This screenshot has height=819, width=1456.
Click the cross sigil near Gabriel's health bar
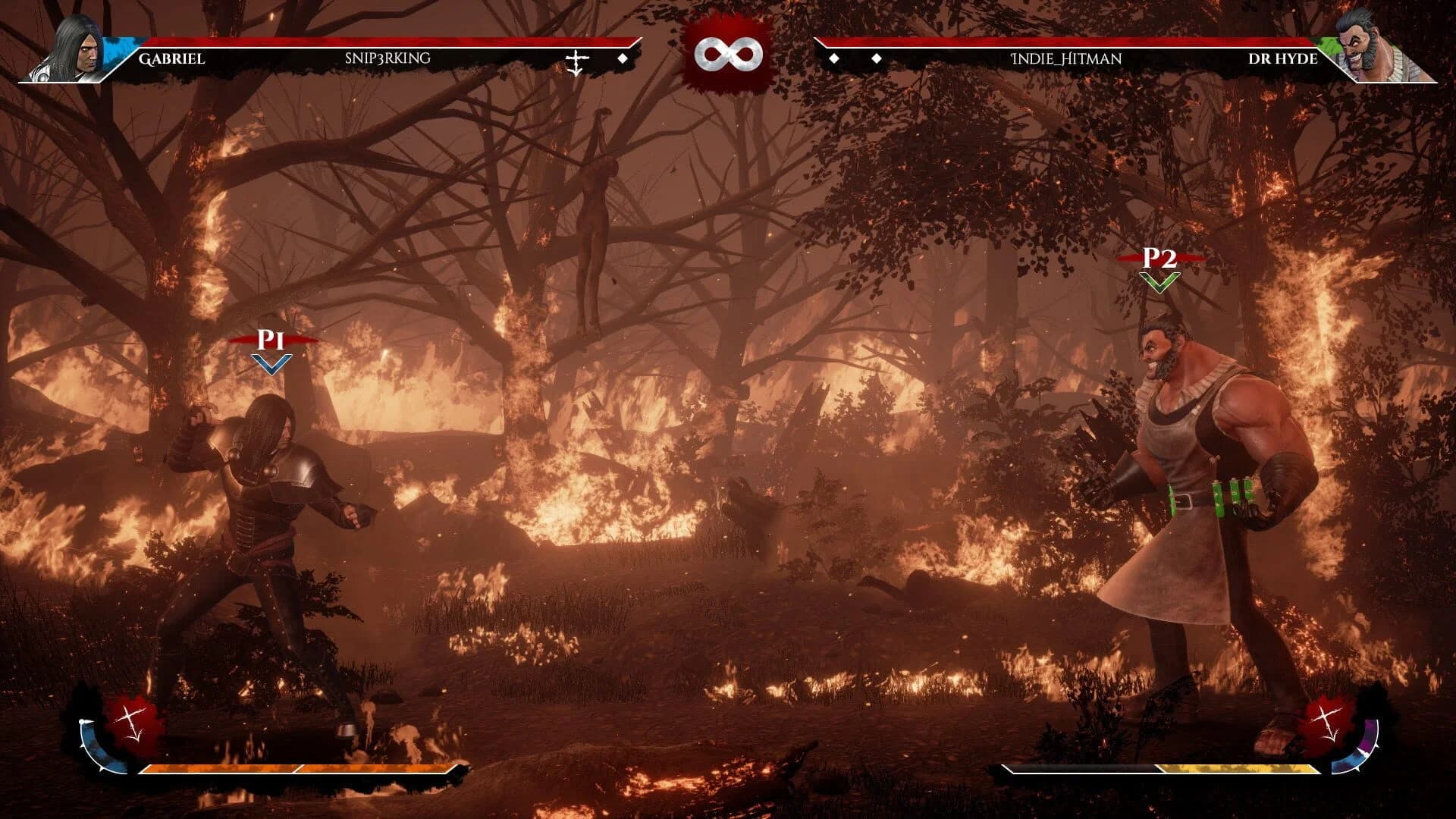click(576, 59)
